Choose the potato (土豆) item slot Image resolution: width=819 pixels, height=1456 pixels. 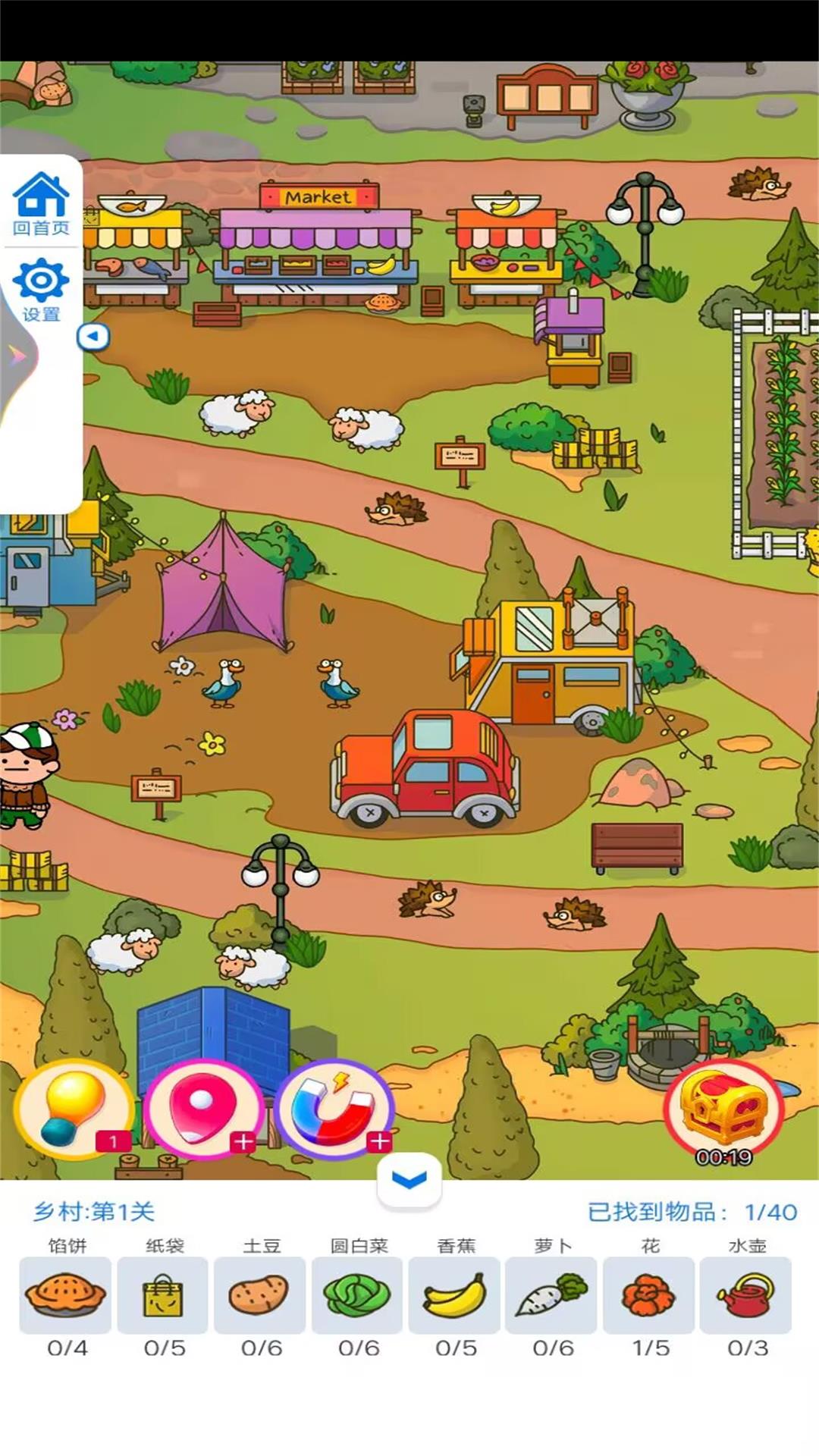pyautogui.click(x=259, y=1295)
